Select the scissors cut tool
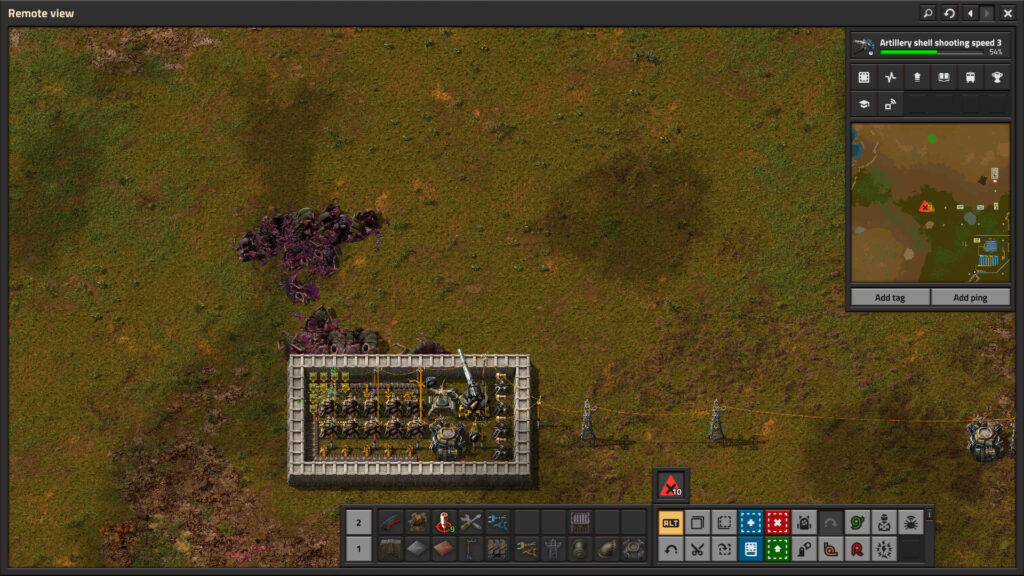The width and height of the screenshot is (1024, 576). pyautogui.click(x=697, y=548)
